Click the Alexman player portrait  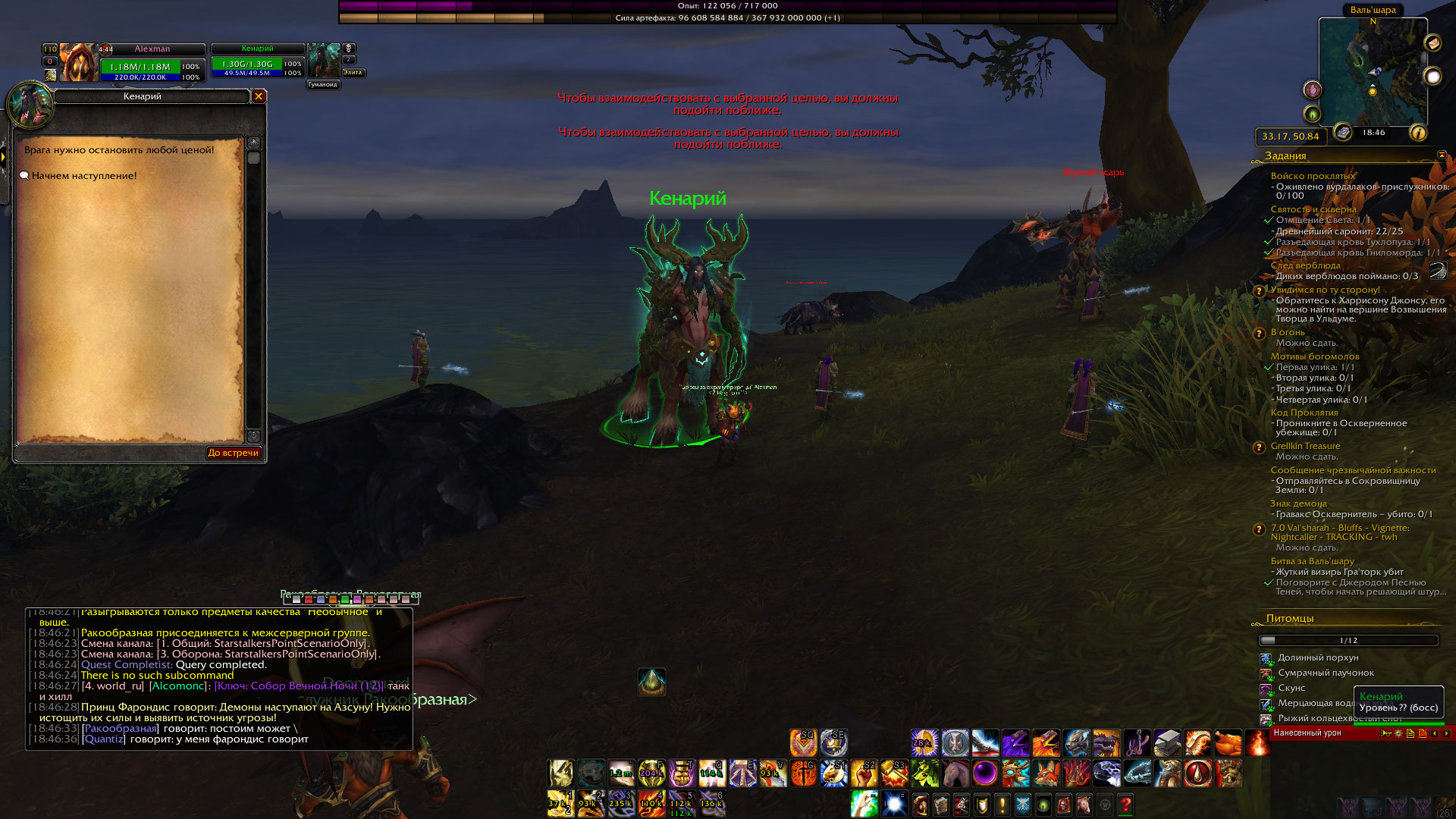click(x=78, y=62)
